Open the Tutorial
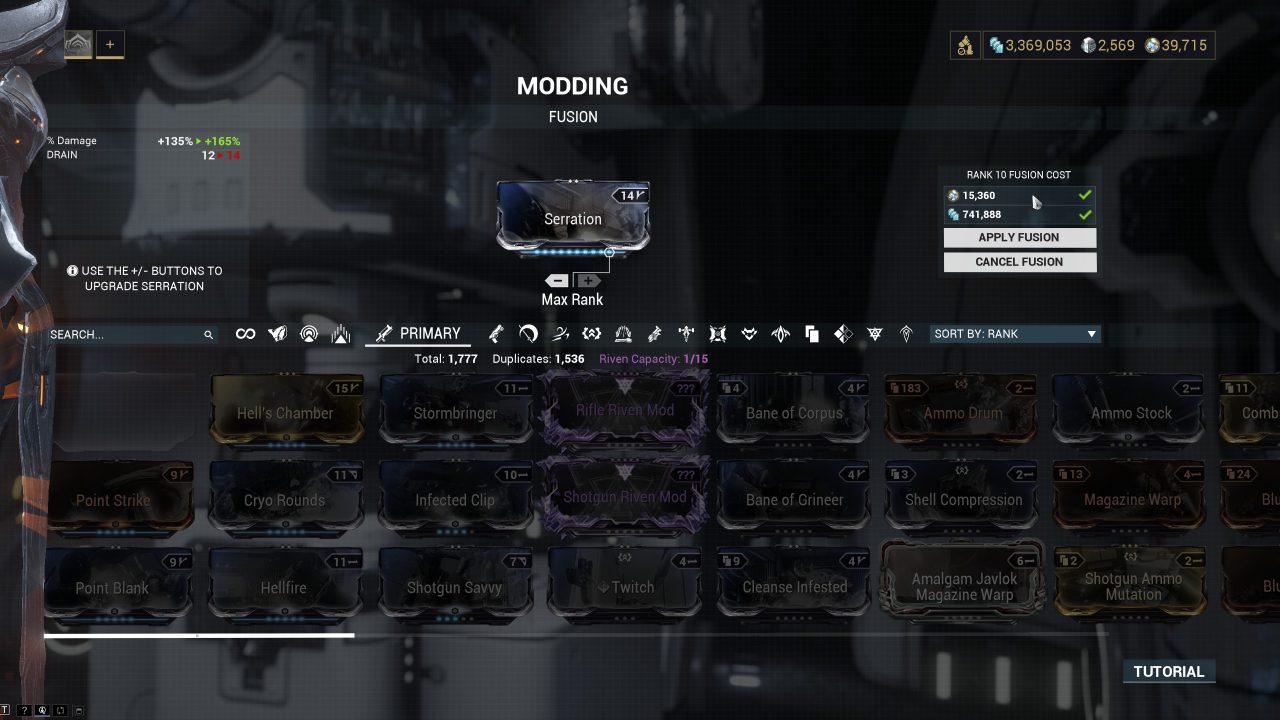The width and height of the screenshot is (1280, 720). click(1168, 671)
